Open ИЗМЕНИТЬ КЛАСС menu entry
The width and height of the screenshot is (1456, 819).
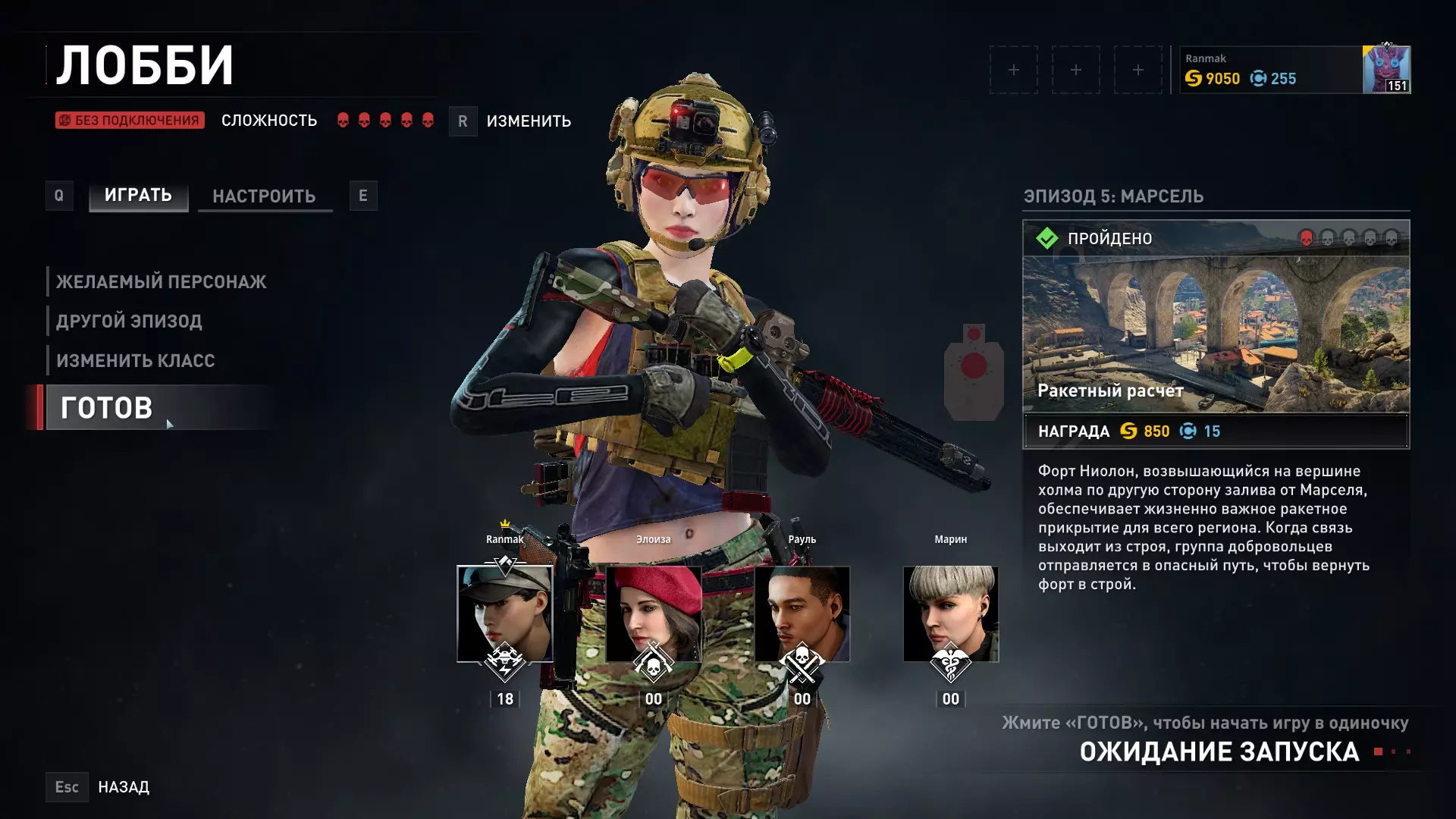coord(135,361)
